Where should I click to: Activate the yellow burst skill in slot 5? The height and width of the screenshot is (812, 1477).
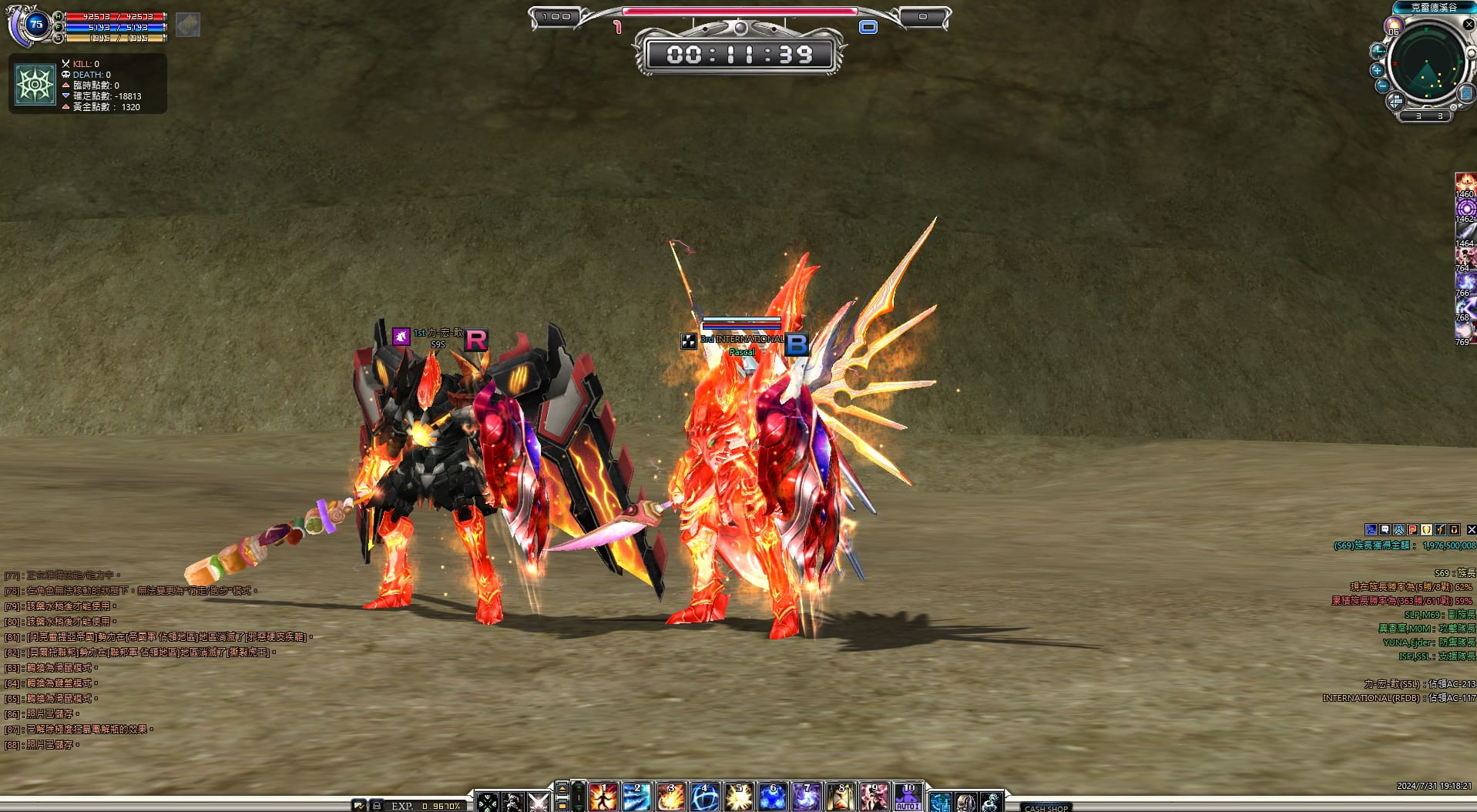tap(739, 797)
